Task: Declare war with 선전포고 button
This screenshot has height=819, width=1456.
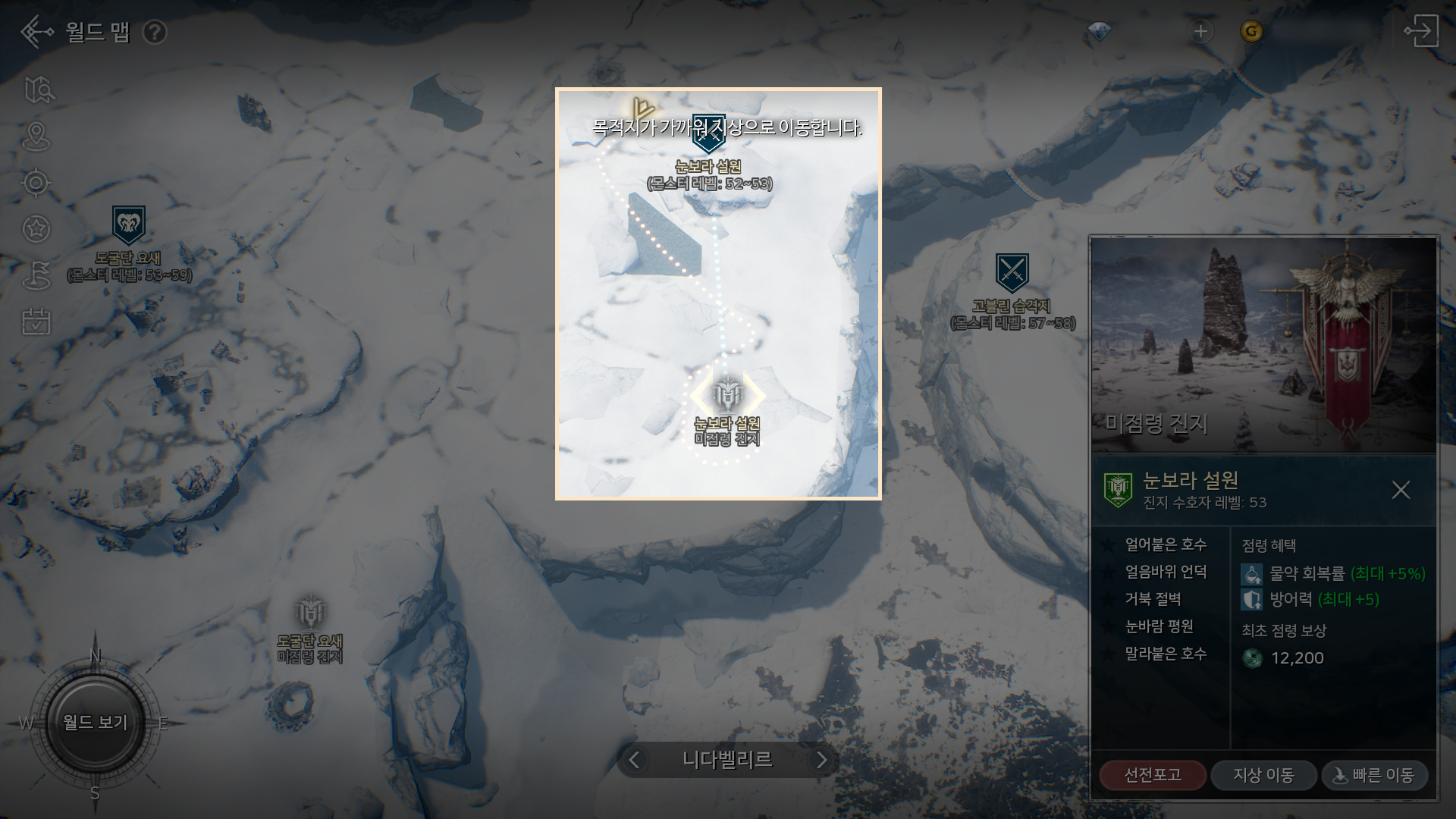Action: point(1152,775)
